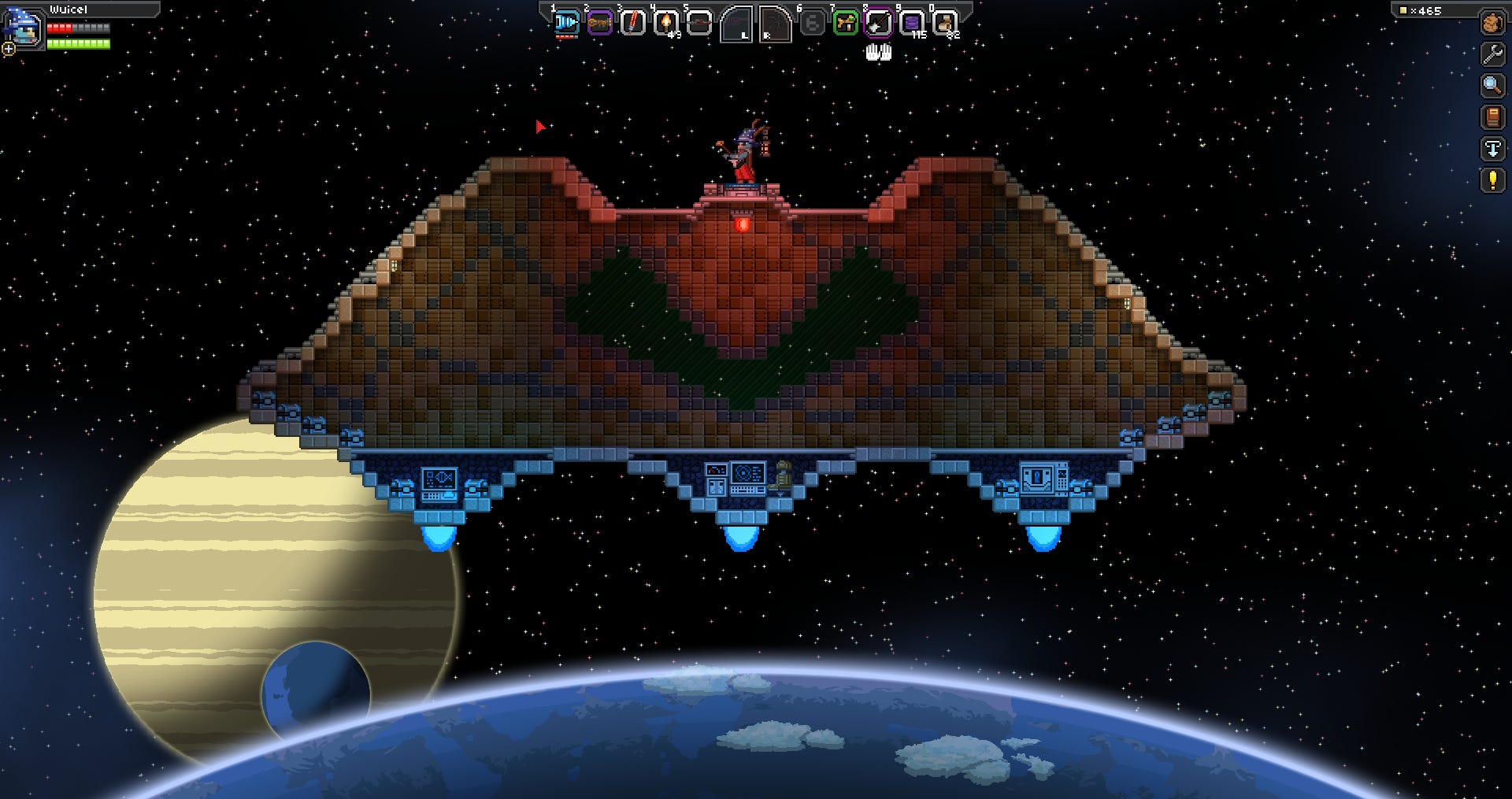The height and width of the screenshot is (799, 1512).
Task: Select the leather pouch in slot 0
Action: 945,22
